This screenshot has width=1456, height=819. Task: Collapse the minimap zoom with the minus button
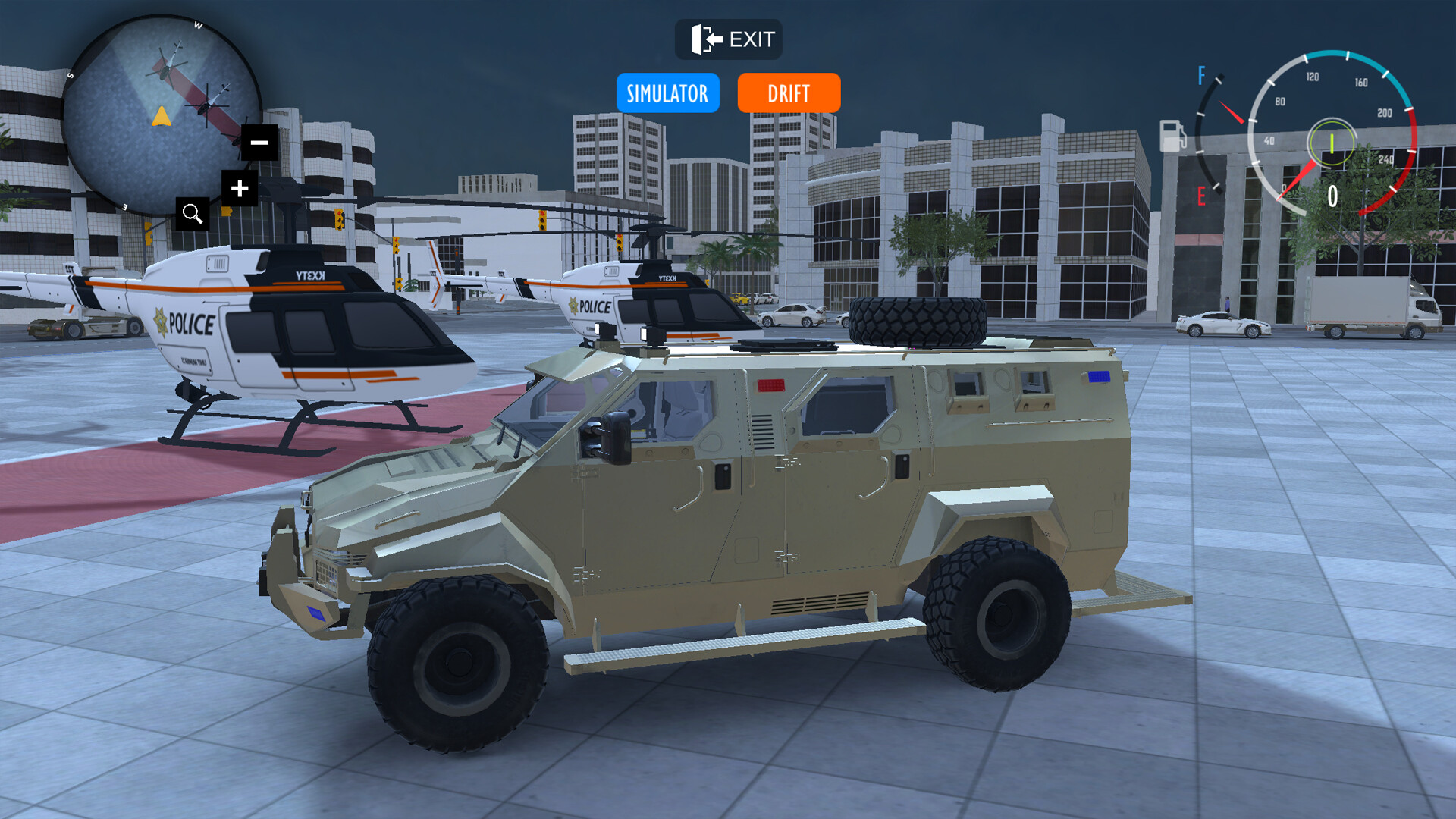click(x=258, y=143)
